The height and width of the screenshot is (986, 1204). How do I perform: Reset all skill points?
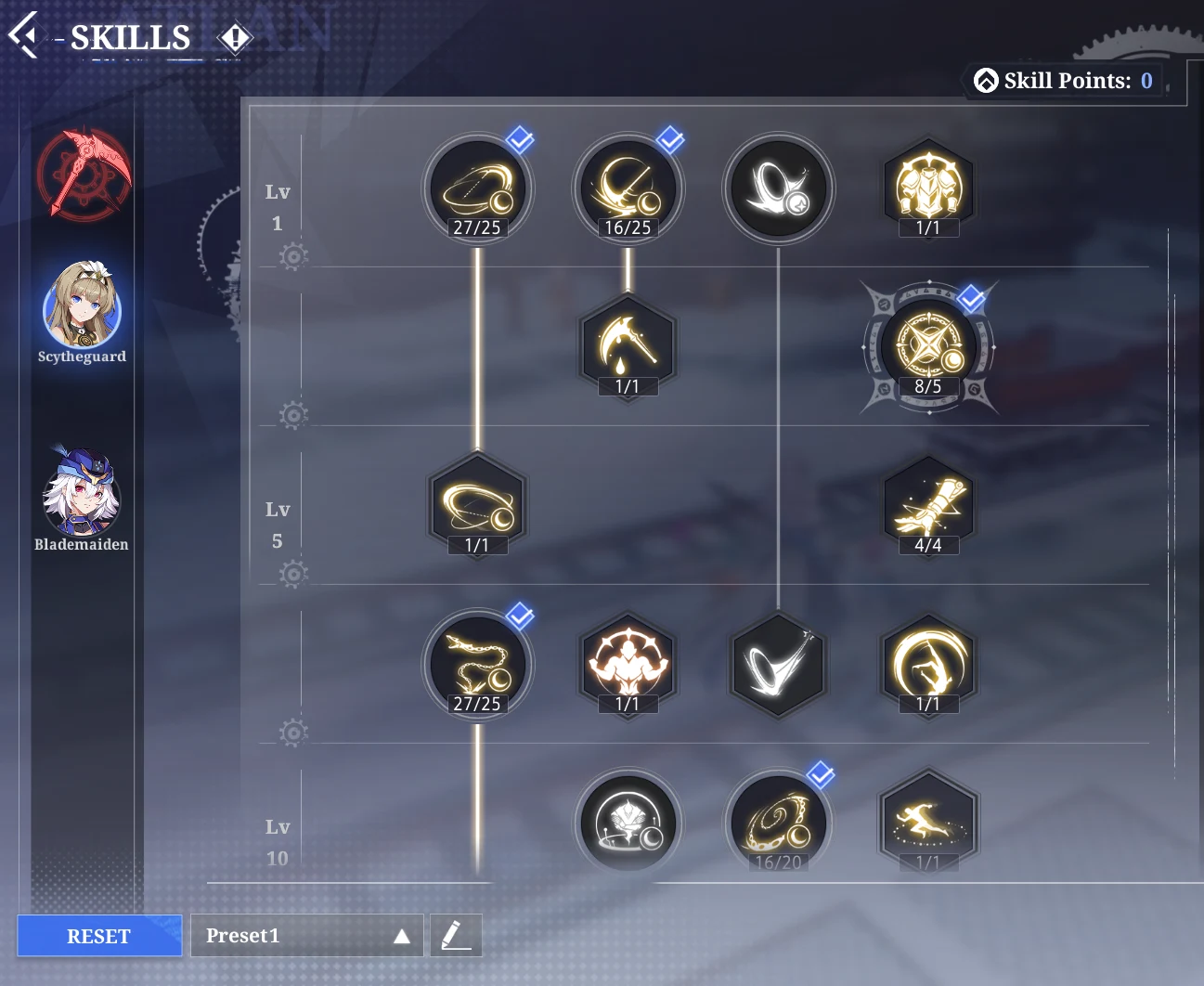[x=99, y=936]
